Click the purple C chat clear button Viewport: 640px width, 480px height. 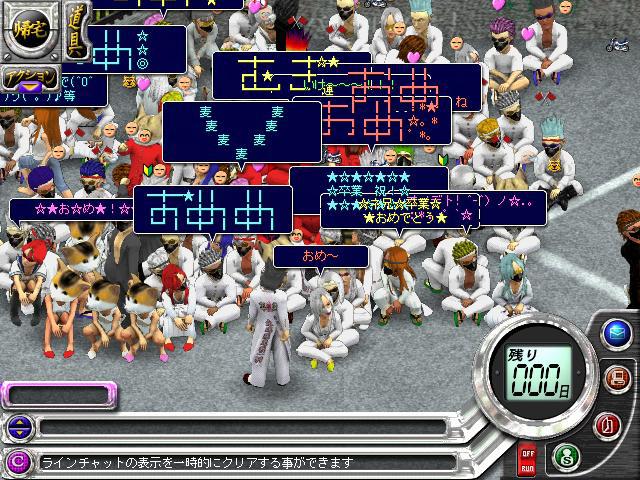coord(17,462)
